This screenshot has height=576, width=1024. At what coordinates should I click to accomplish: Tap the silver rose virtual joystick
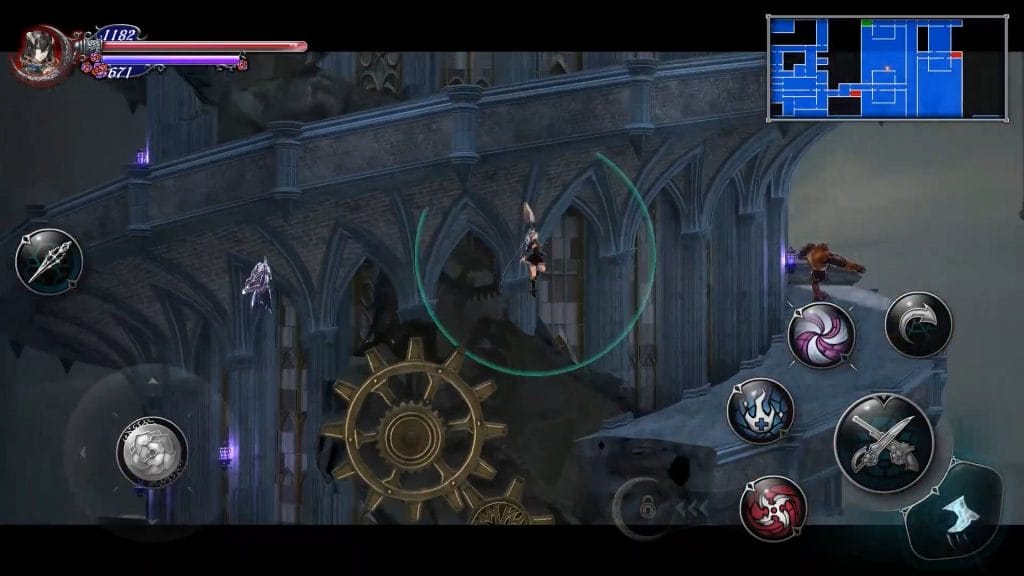(151, 451)
